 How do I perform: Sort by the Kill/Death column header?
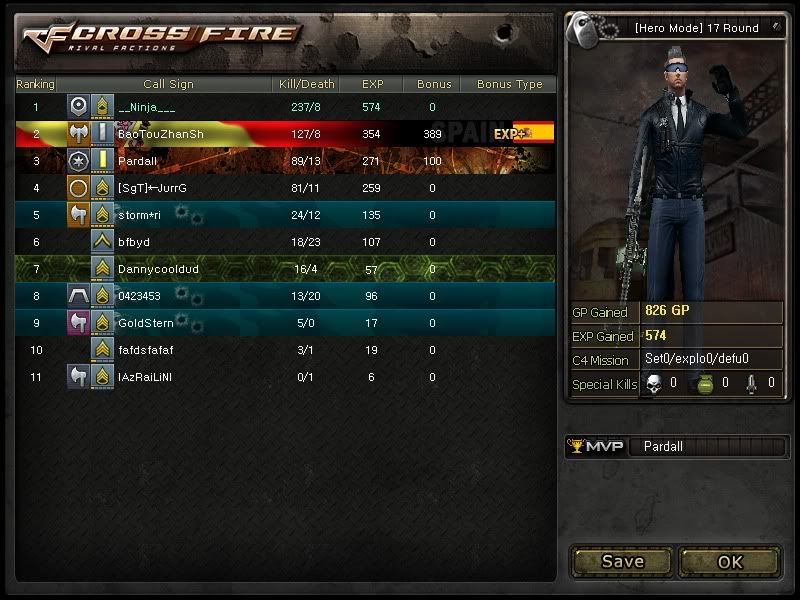pos(304,85)
